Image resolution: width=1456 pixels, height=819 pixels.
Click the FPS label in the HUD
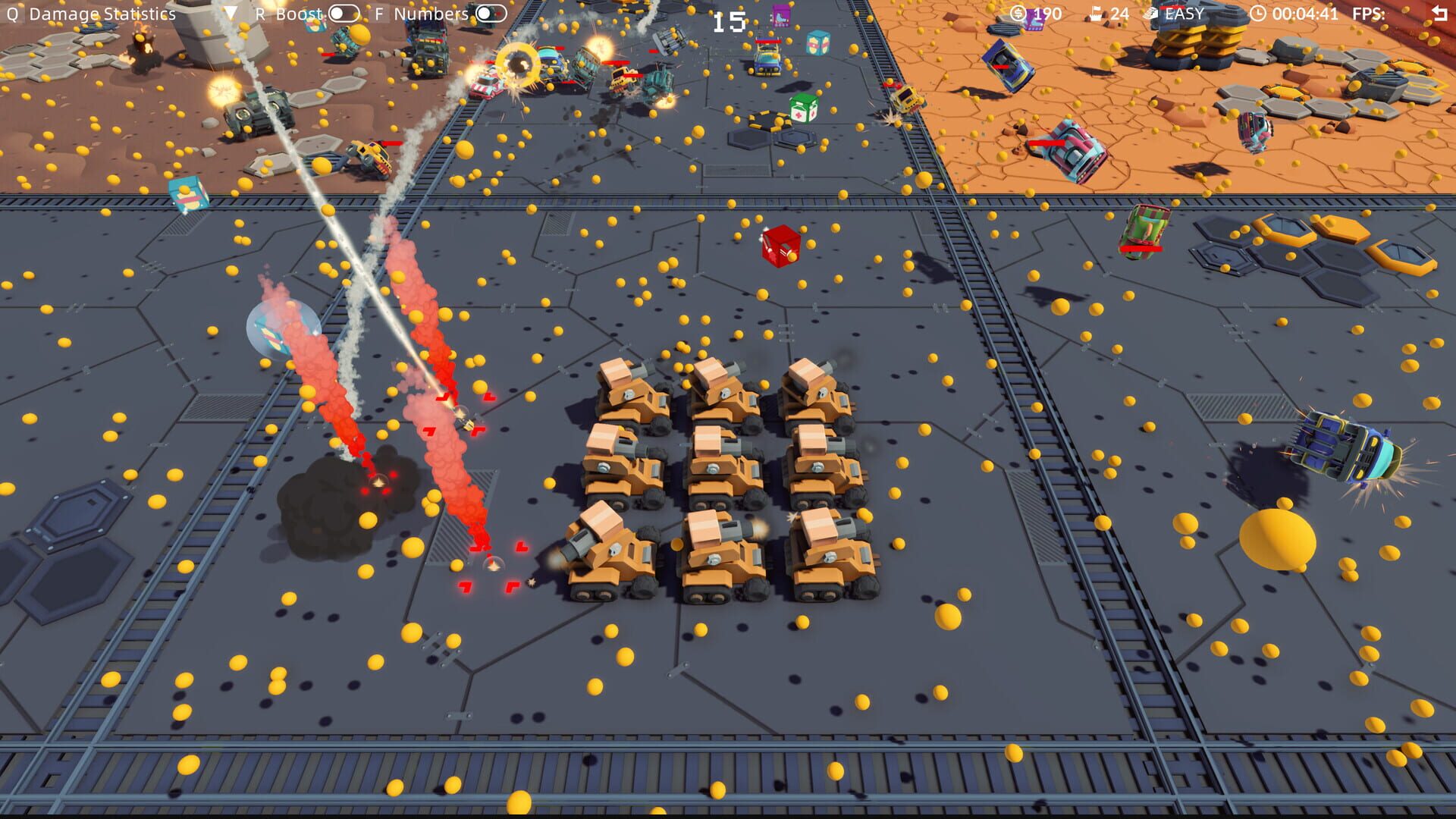(1367, 13)
